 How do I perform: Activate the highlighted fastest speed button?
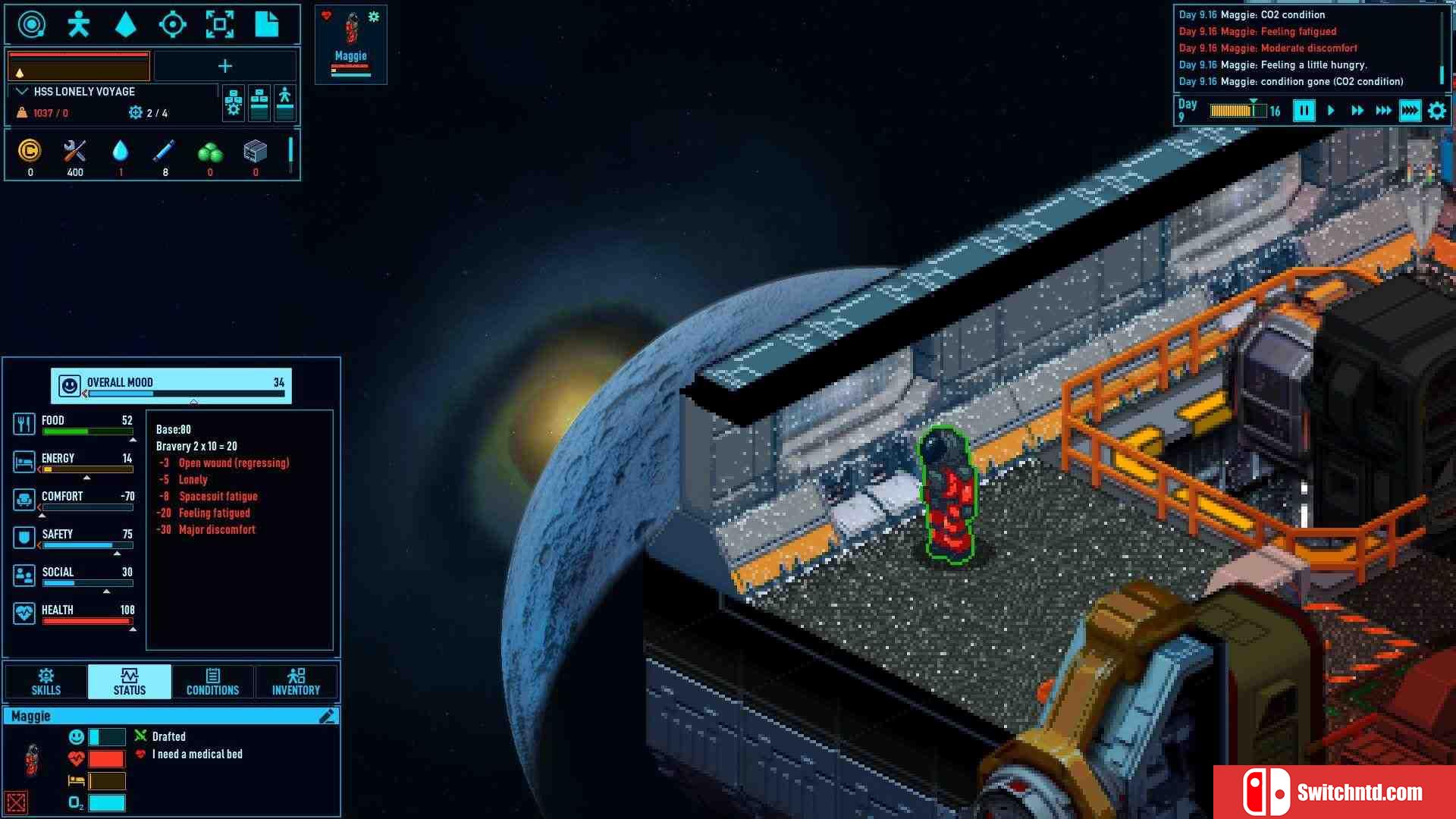coord(1410,111)
